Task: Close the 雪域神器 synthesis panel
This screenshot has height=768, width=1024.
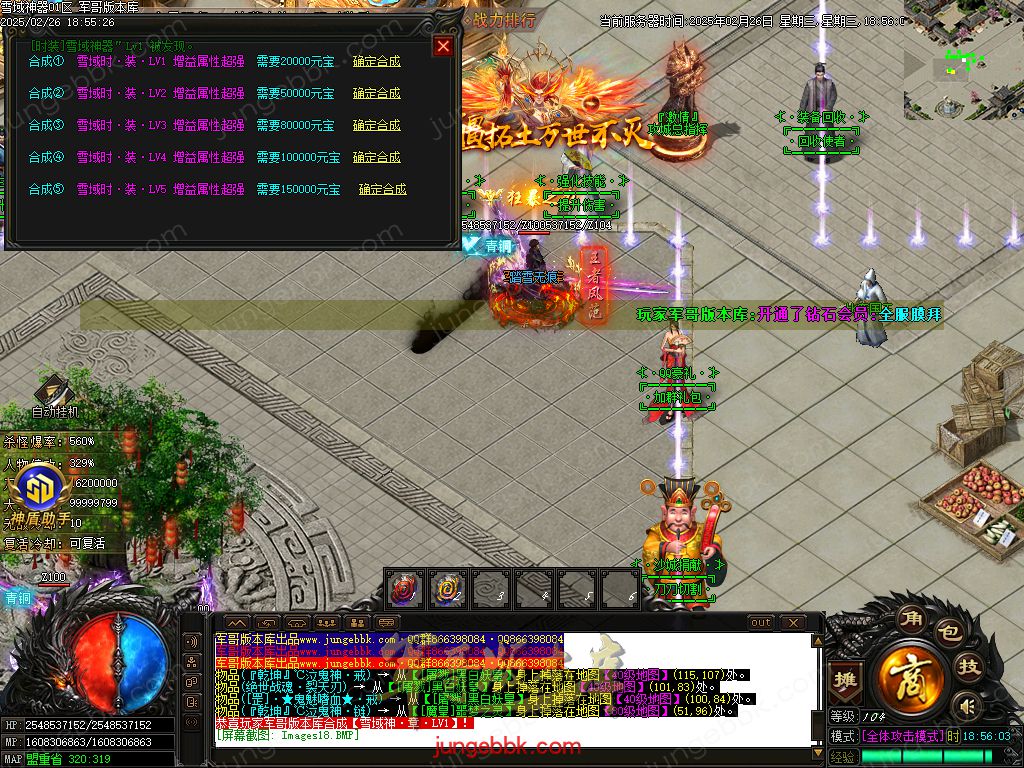Action: [443, 46]
